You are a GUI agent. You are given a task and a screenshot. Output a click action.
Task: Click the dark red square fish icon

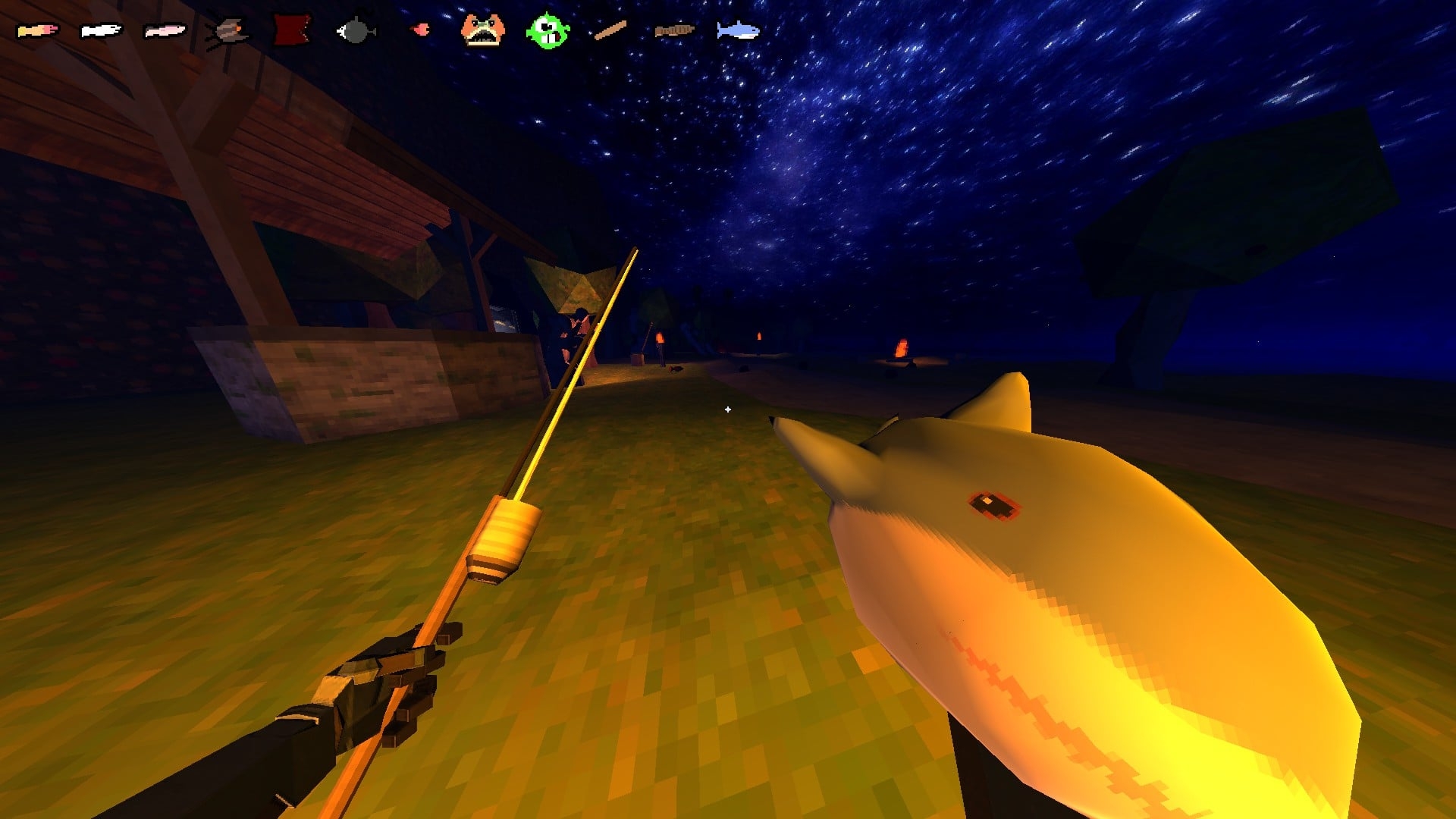click(292, 30)
